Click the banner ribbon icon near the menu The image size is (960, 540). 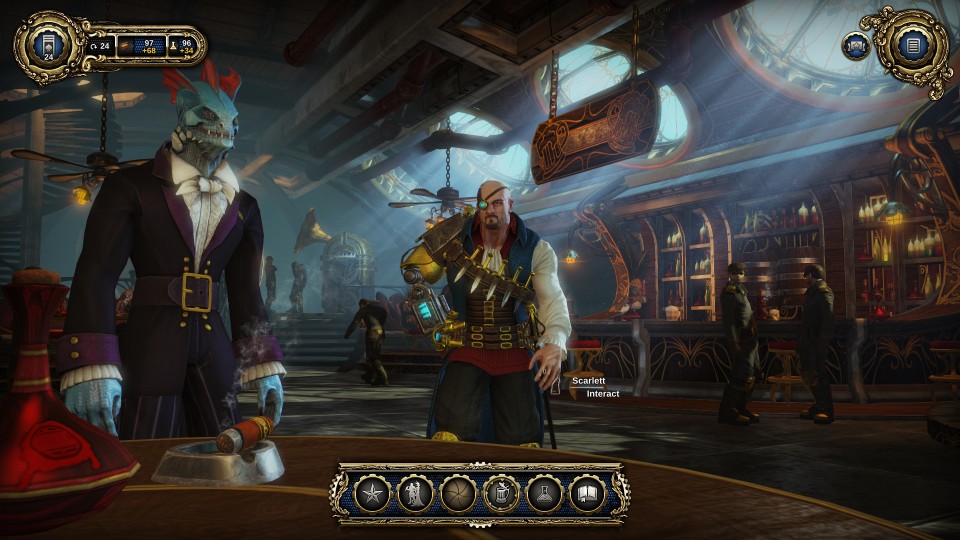855,46
